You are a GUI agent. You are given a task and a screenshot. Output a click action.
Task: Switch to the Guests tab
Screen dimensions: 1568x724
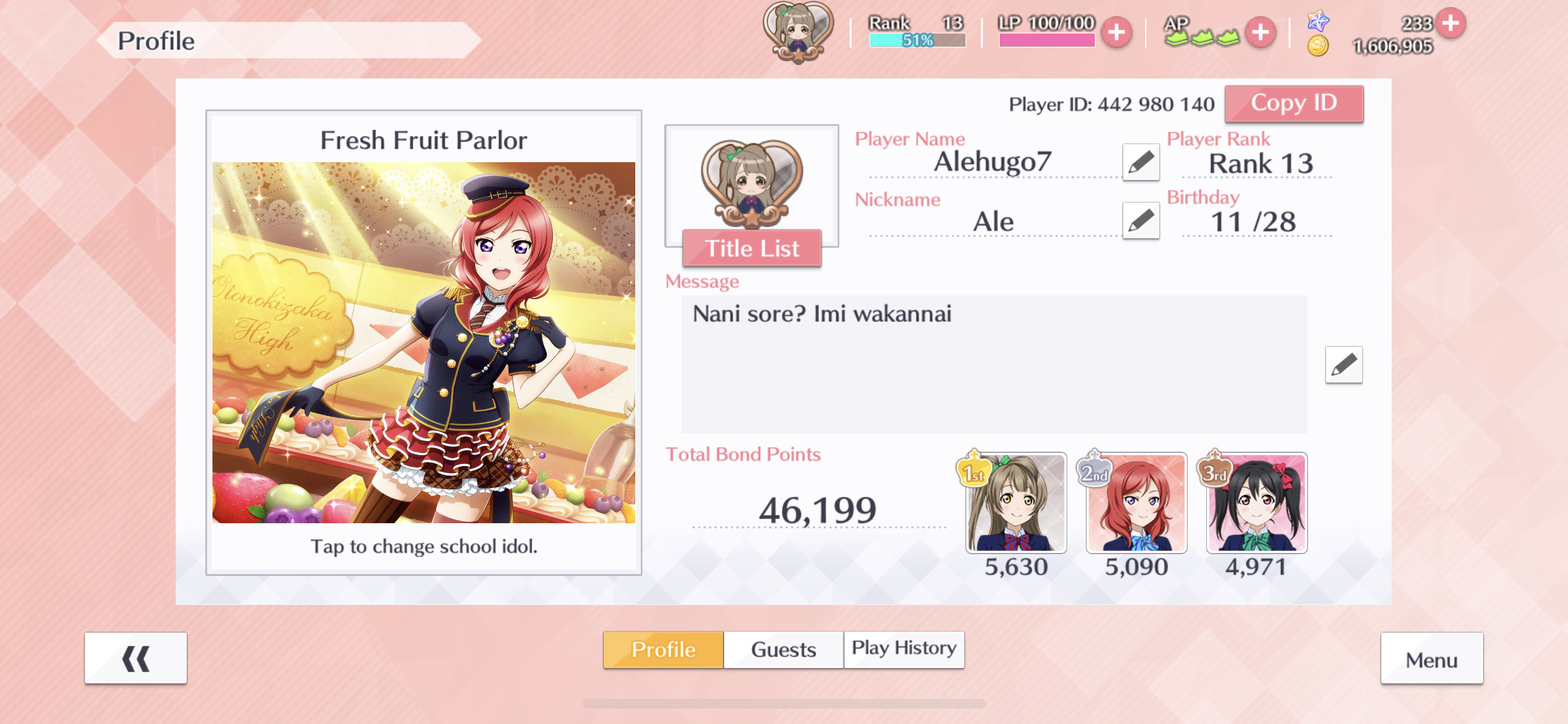click(x=783, y=649)
